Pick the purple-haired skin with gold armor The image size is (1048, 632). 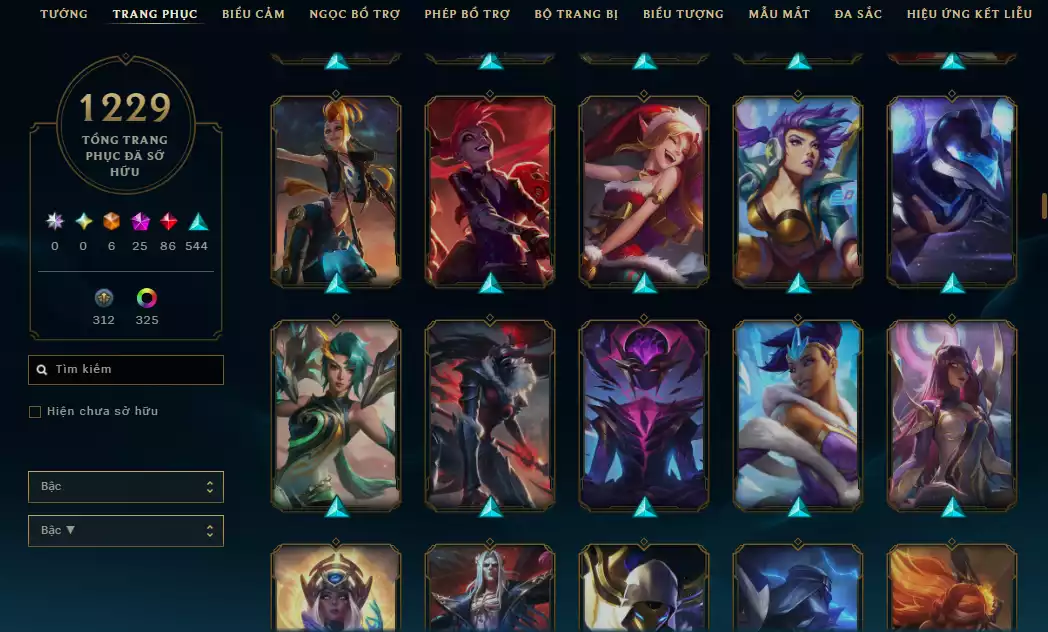(x=798, y=190)
